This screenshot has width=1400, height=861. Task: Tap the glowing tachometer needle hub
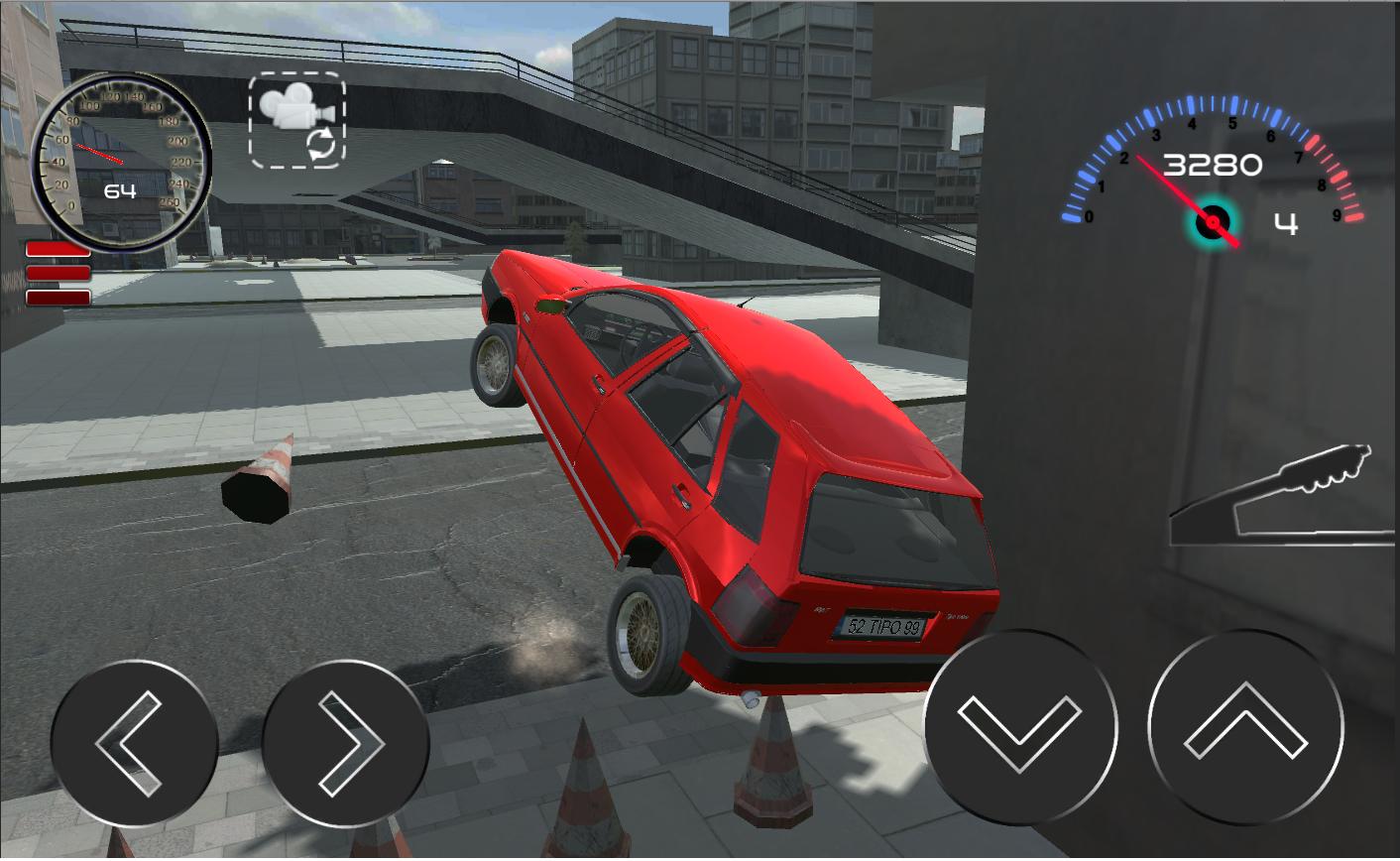click(1211, 224)
